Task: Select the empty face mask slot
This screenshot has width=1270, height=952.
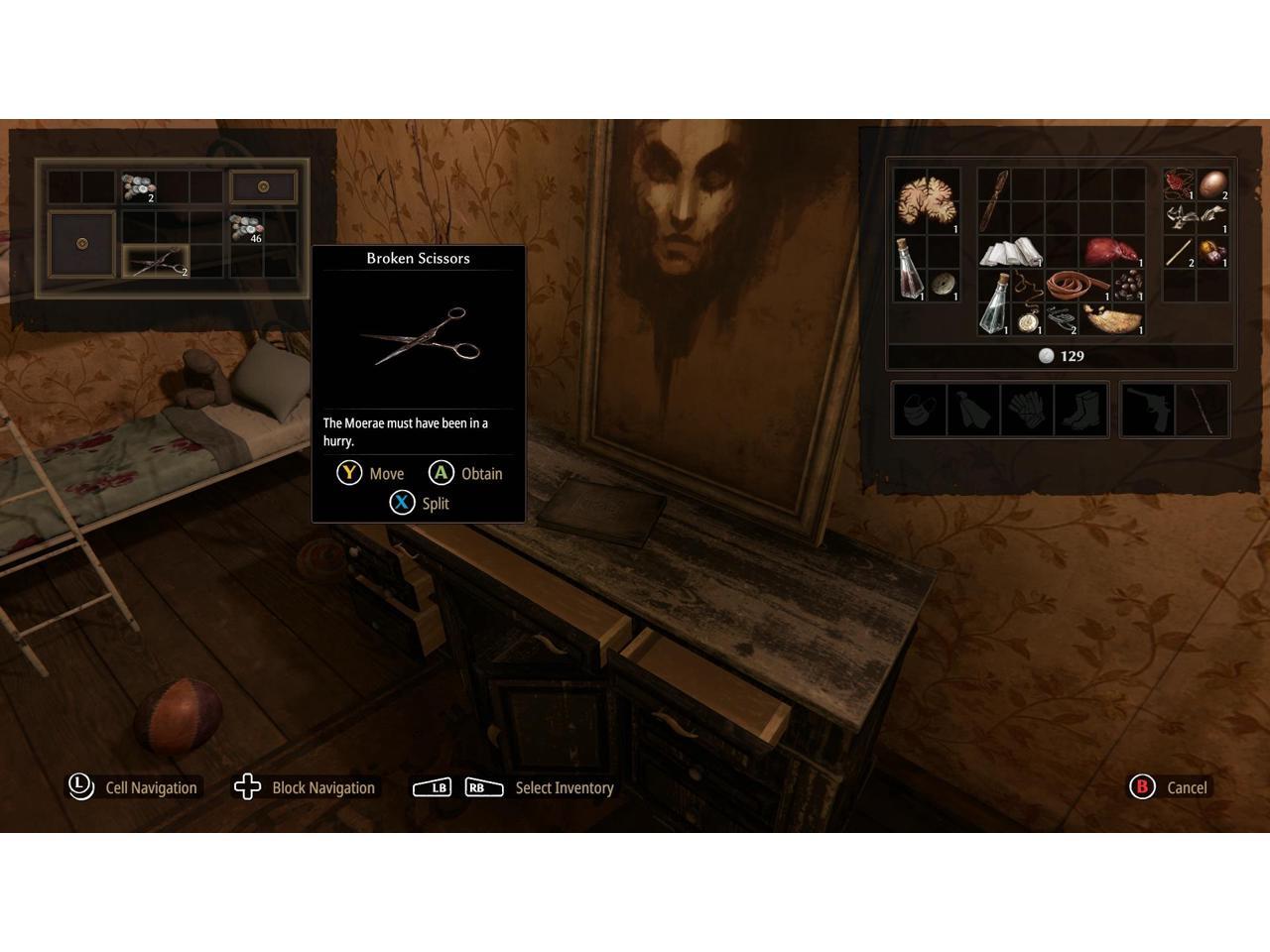Action: [x=920, y=410]
